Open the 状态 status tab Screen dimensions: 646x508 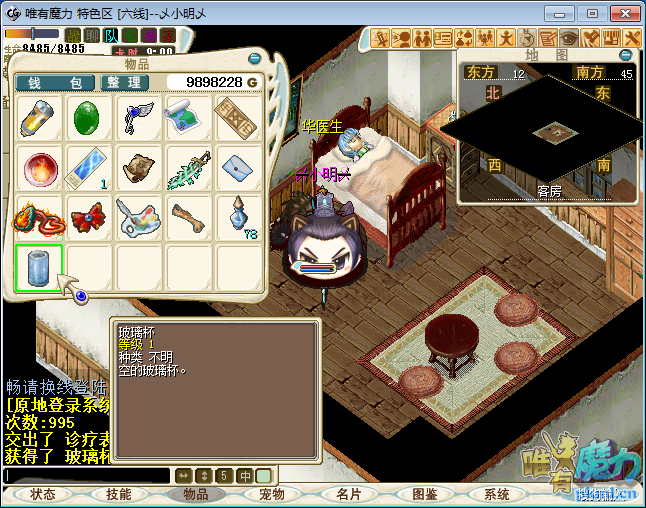(x=43, y=494)
